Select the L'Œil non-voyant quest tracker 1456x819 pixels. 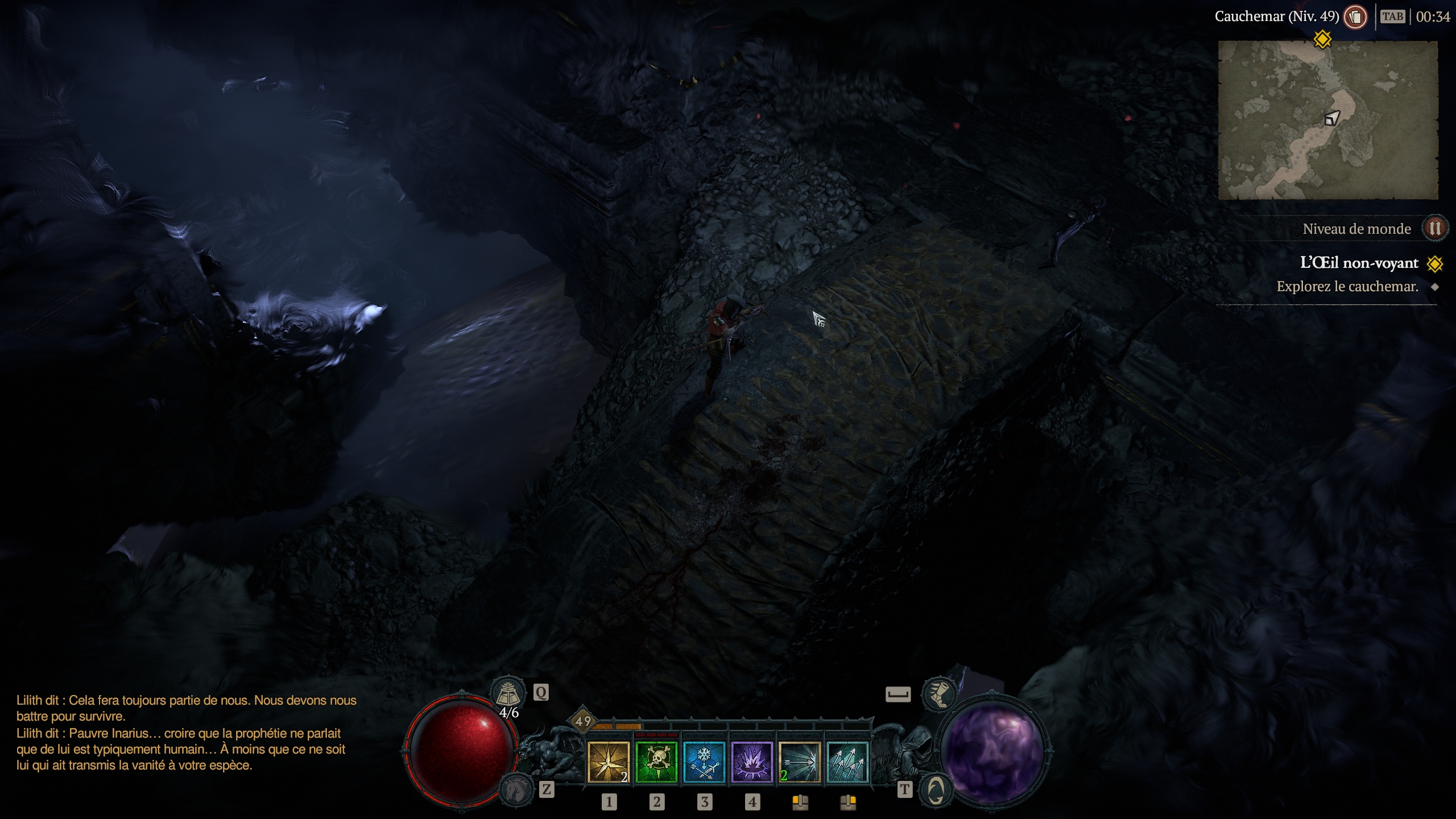(1359, 263)
